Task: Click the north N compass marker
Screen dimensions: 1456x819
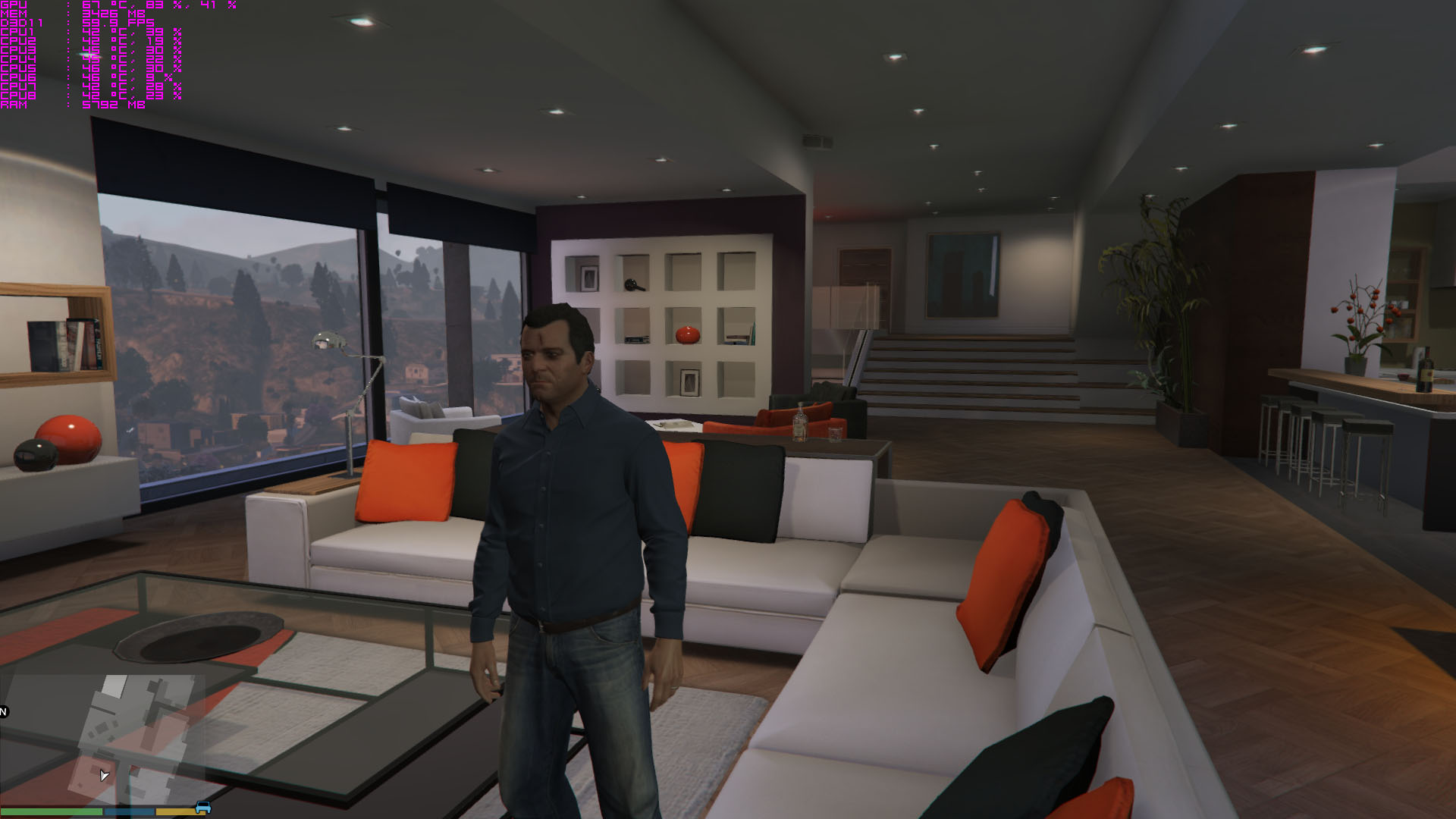Action: pyautogui.click(x=3, y=711)
